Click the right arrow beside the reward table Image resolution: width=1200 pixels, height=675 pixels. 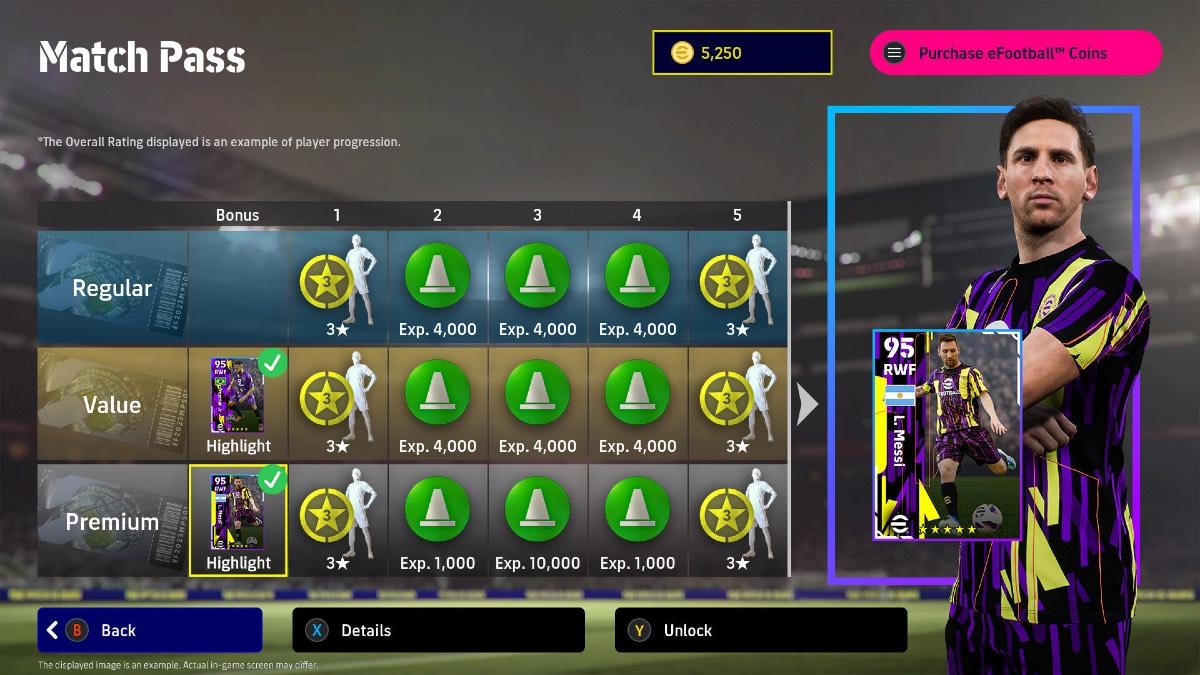[x=807, y=404]
